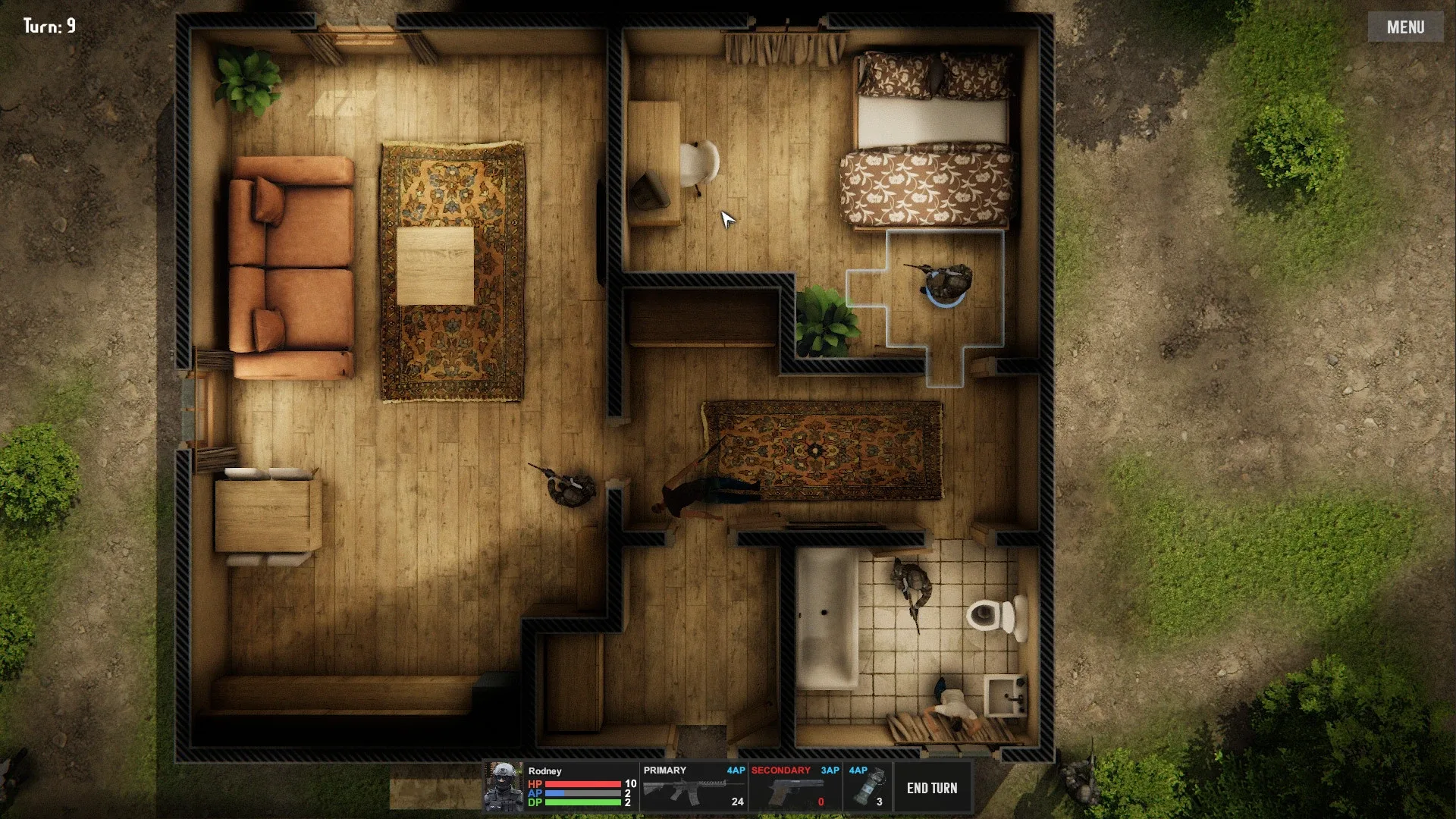The image size is (1456, 819).
Task: Click END TURN
Action: pos(932,788)
